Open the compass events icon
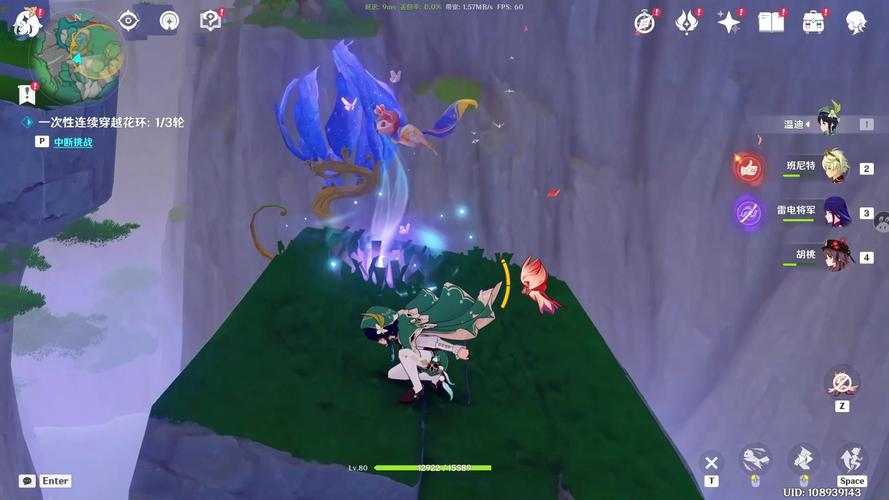 click(x=645, y=21)
